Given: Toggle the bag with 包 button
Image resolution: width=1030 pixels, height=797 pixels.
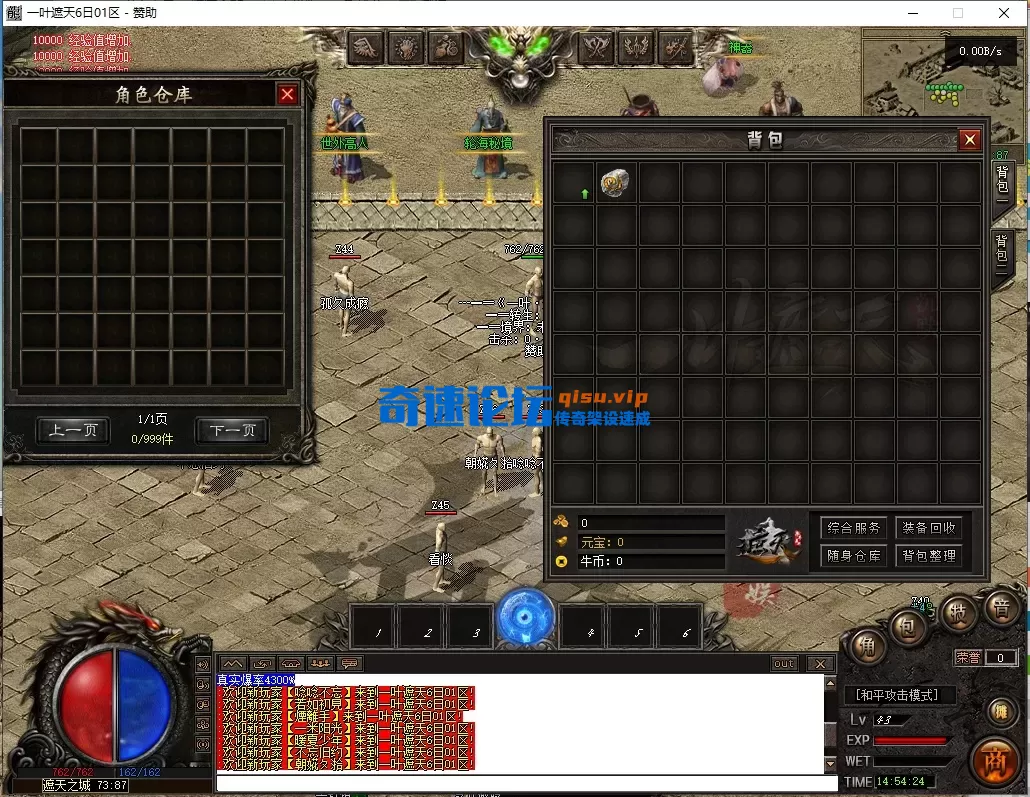Looking at the screenshot, I should coord(908,628).
